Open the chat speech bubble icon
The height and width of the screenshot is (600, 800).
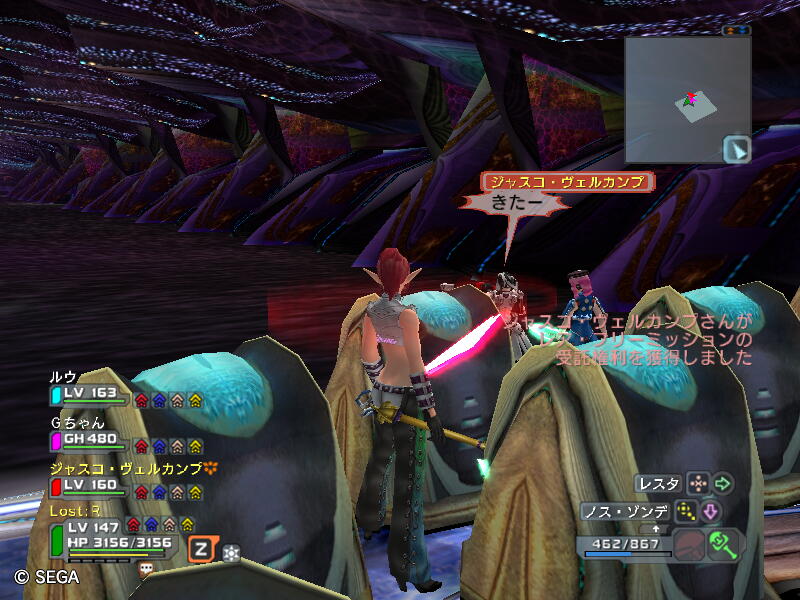[x=146, y=568]
